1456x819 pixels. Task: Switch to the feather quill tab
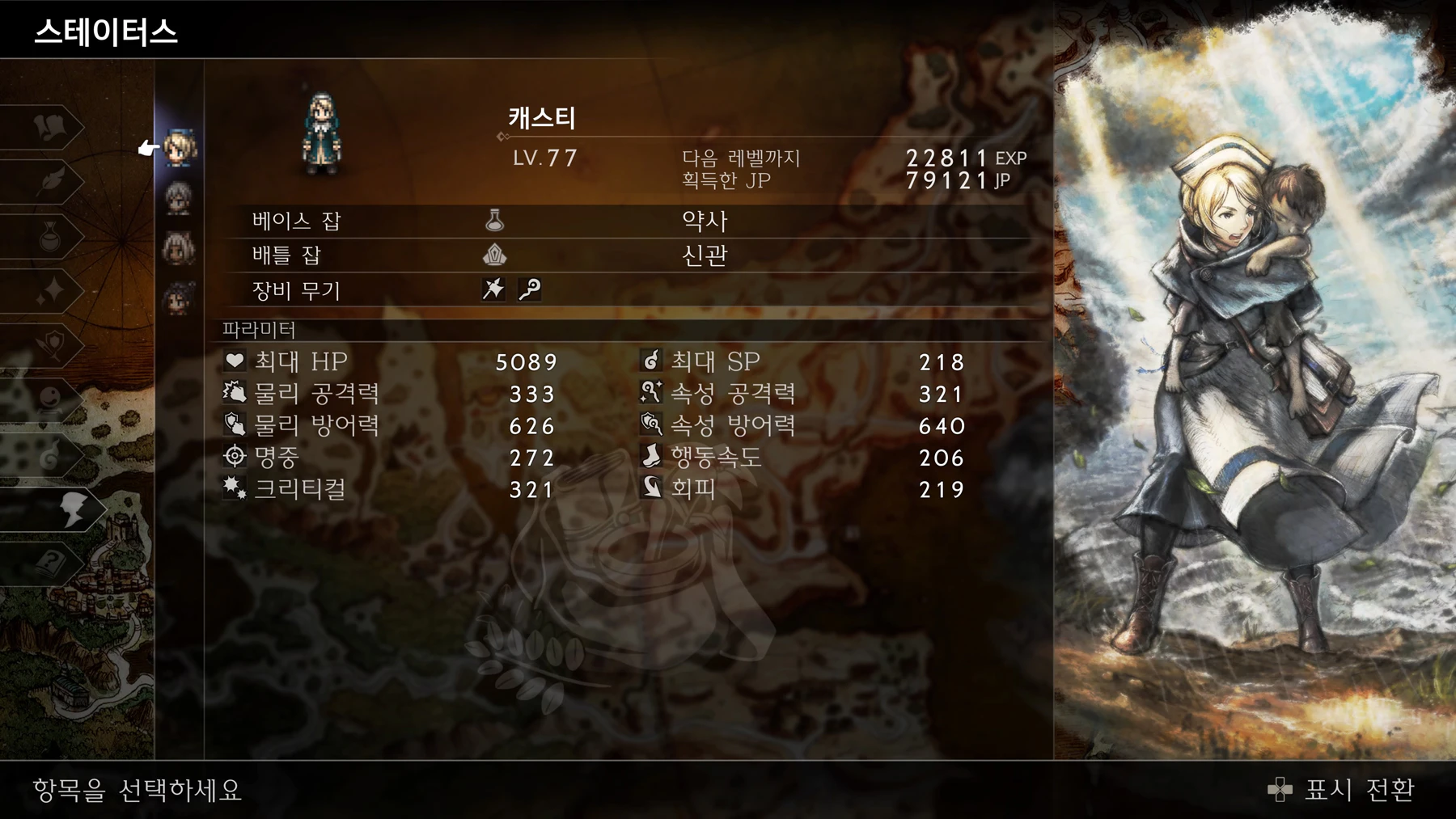pyautogui.click(x=50, y=180)
